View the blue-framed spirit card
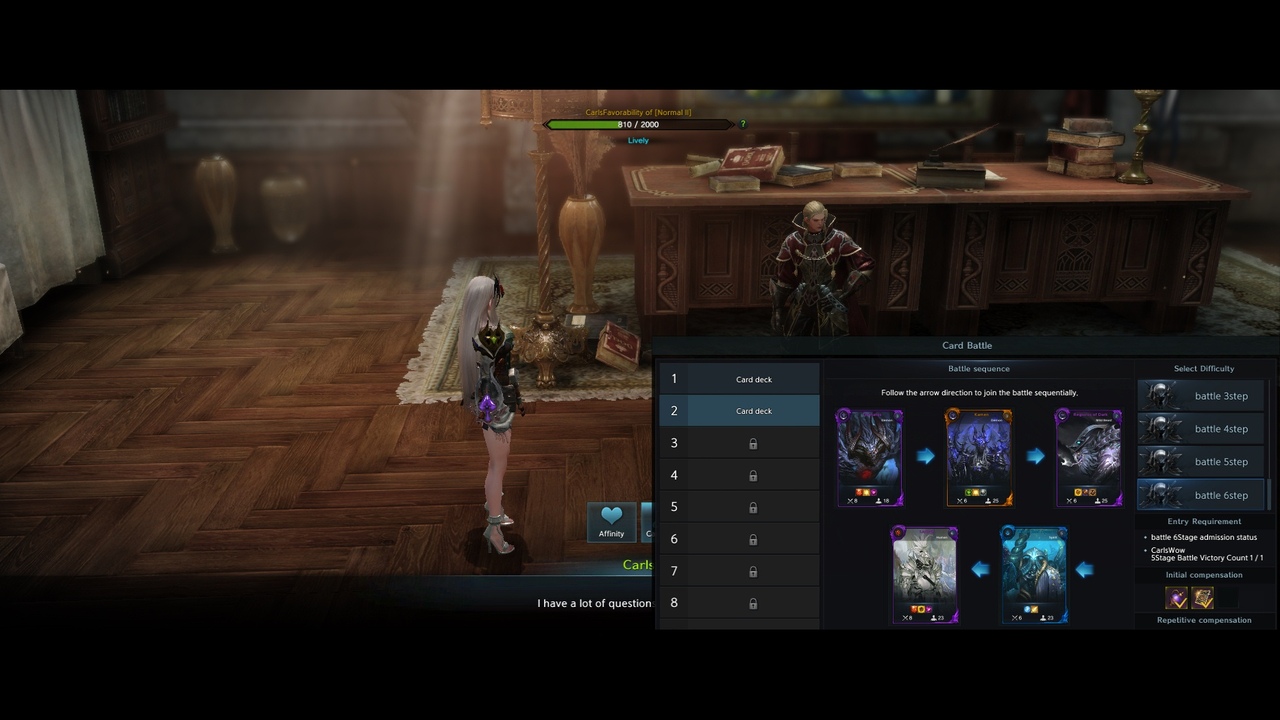 pos(1034,575)
